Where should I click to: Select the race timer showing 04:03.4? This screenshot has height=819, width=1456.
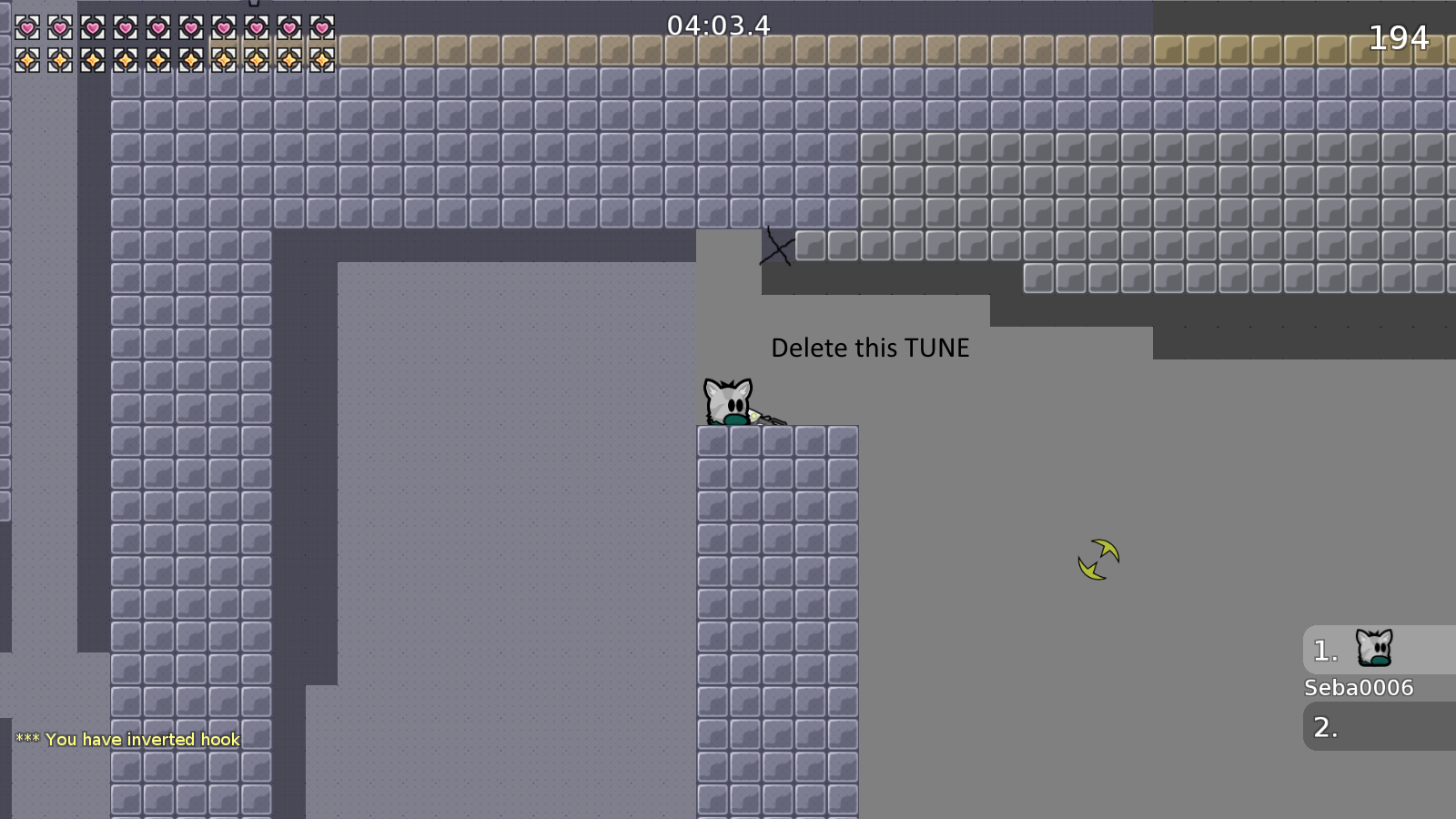click(718, 25)
